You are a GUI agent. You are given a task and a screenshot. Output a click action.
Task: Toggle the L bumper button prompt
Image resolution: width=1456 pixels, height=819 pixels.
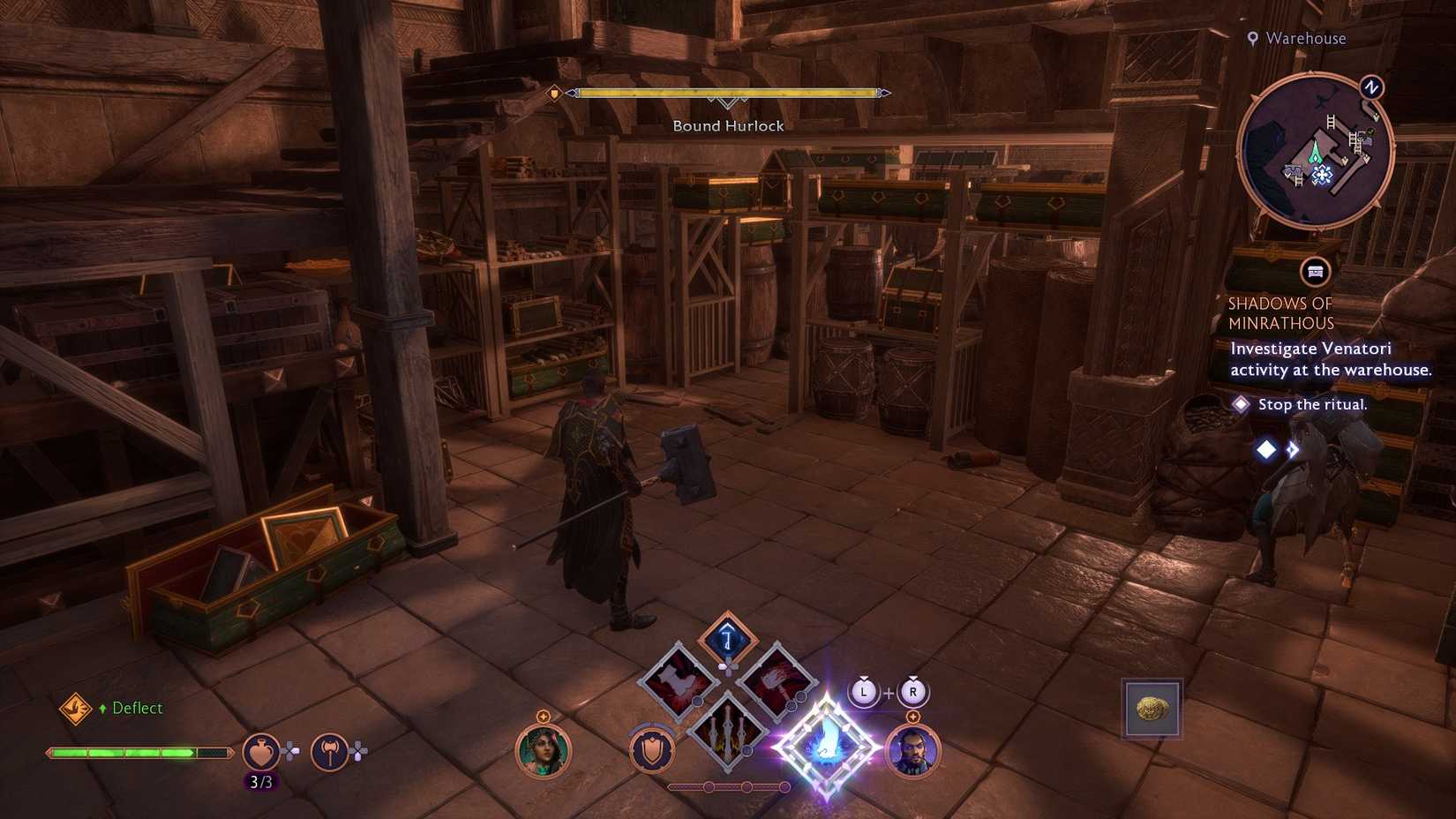tap(863, 692)
